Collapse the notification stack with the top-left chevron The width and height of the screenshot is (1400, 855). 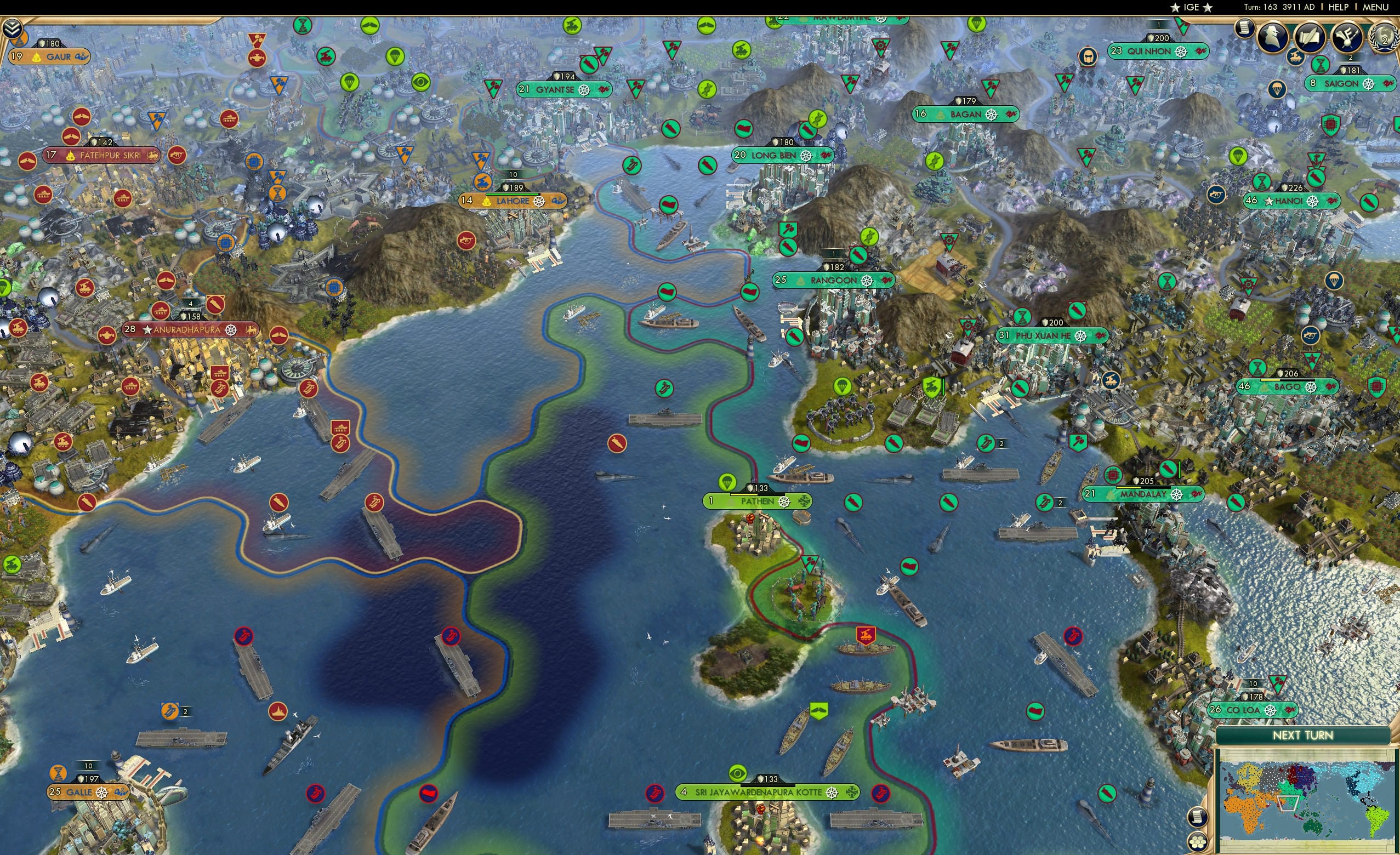coord(12,29)
